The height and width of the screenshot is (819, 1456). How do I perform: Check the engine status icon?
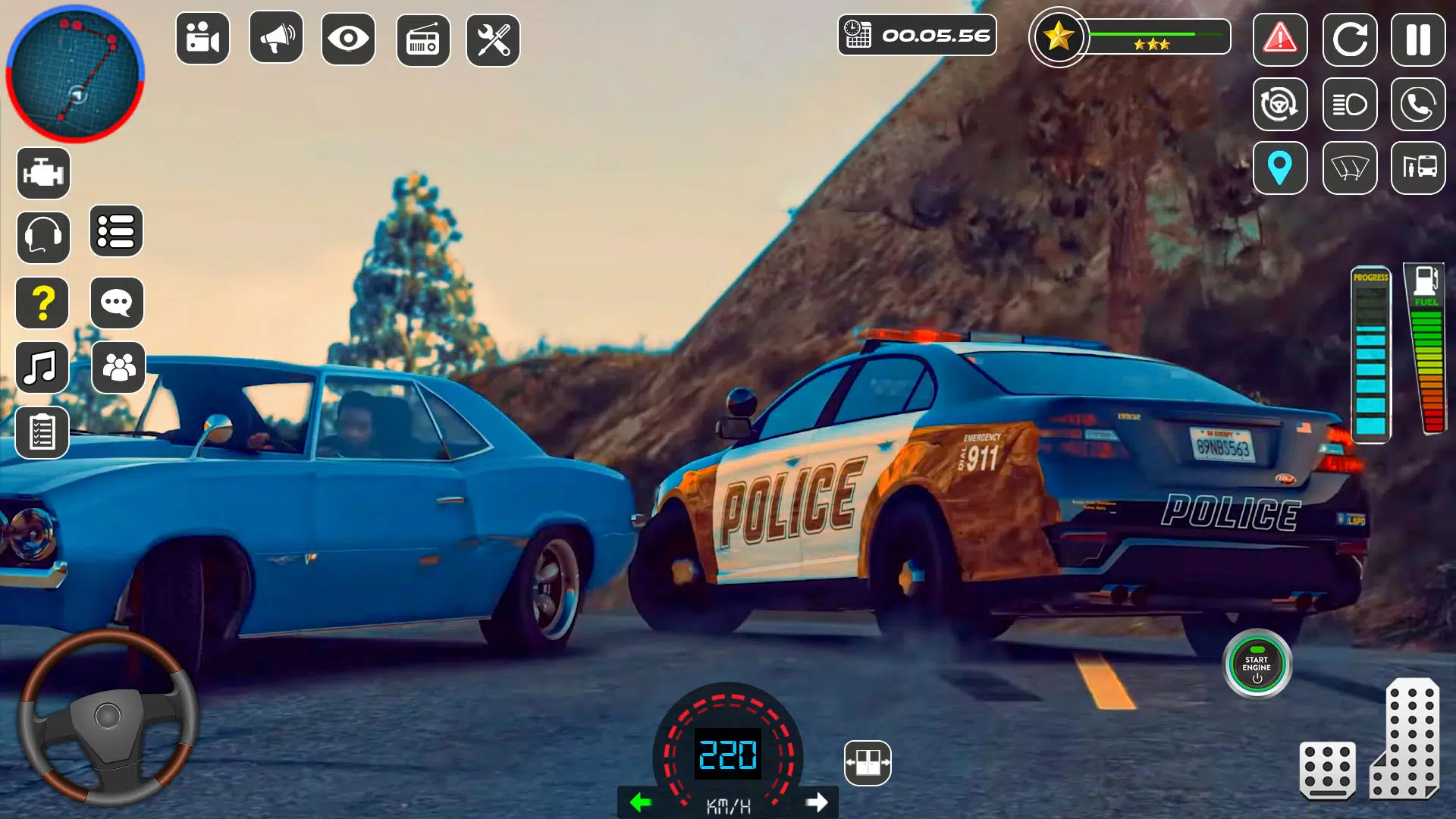42,172
